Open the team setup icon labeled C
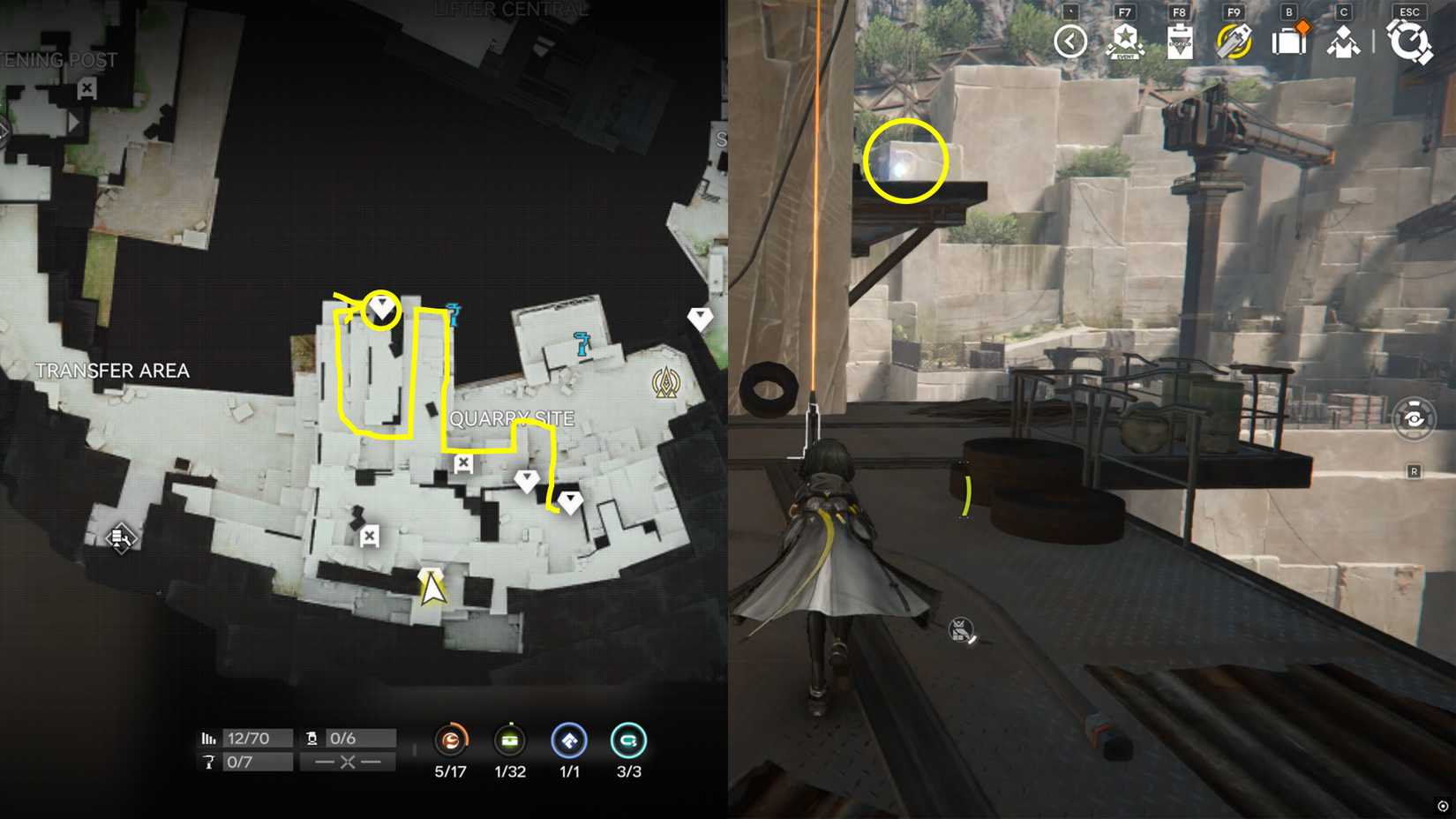 pyautogui.click(x=1343, y=40)
